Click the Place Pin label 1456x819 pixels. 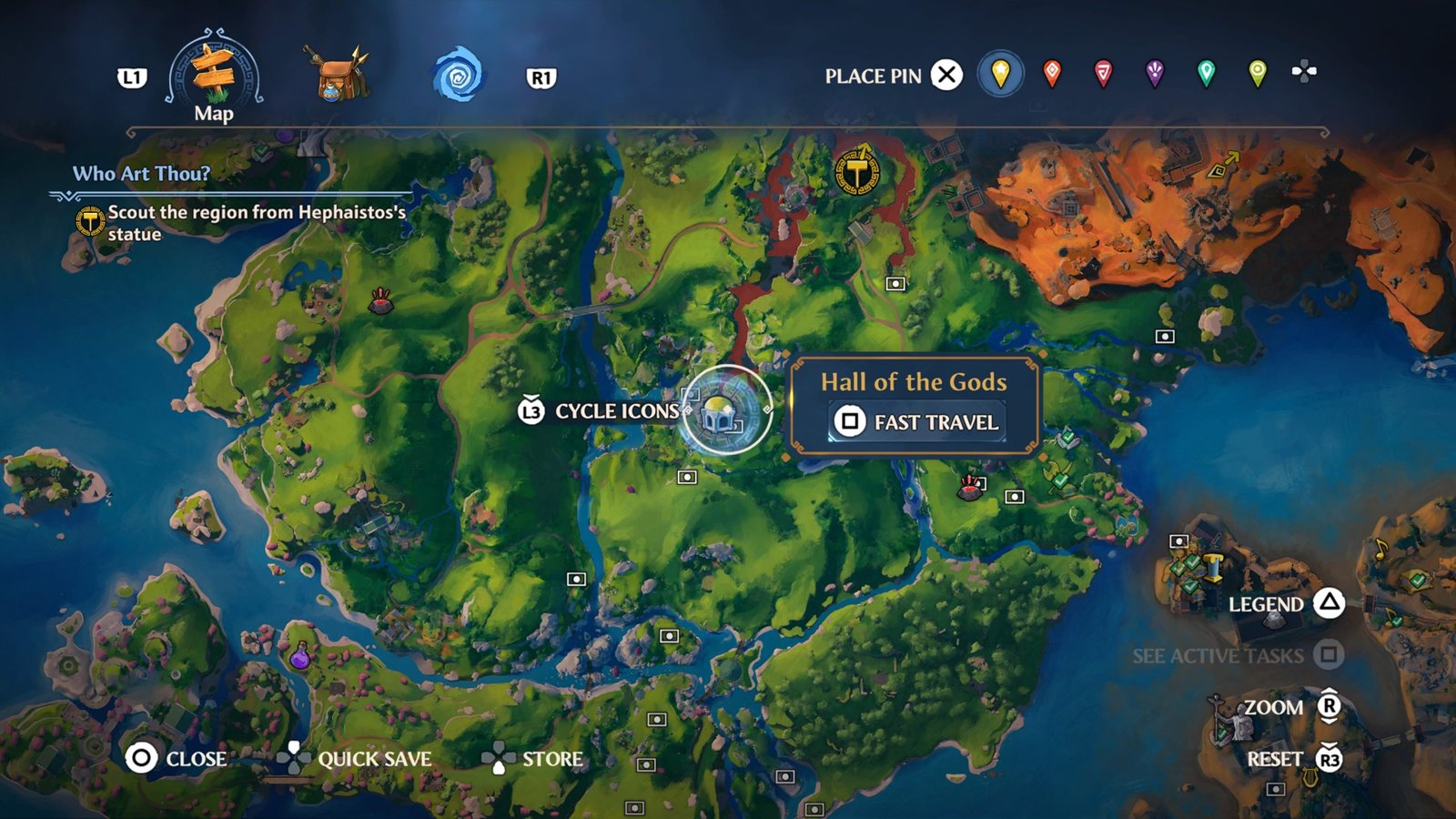[873, 76]
